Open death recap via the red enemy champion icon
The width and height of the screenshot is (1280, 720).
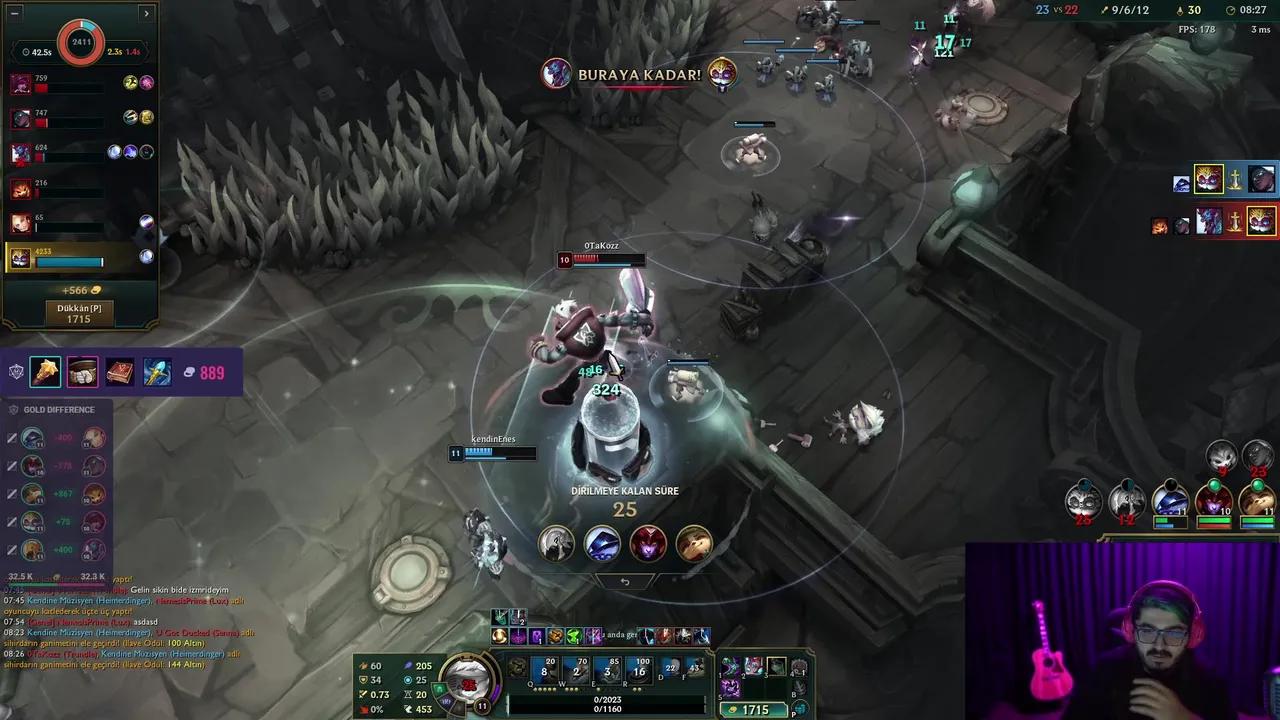coord(648,544)
